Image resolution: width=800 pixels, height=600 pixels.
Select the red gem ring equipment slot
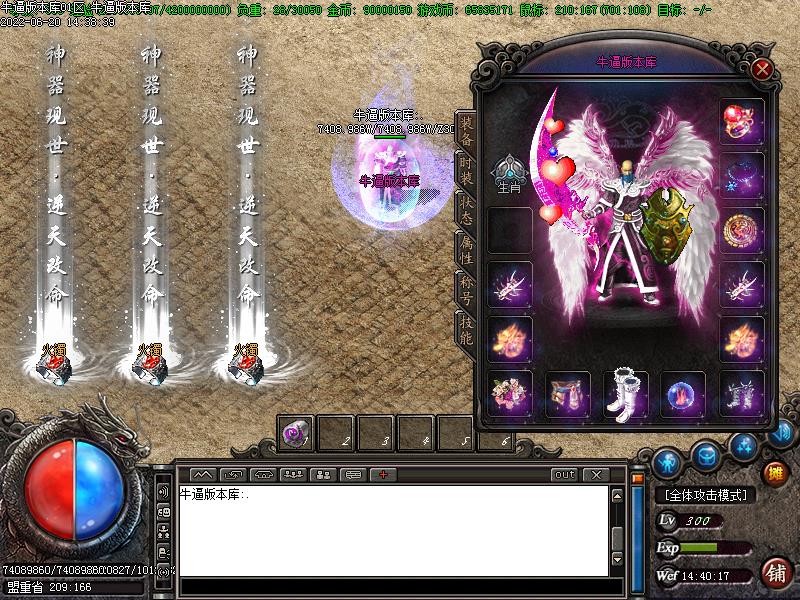point(742,121)
